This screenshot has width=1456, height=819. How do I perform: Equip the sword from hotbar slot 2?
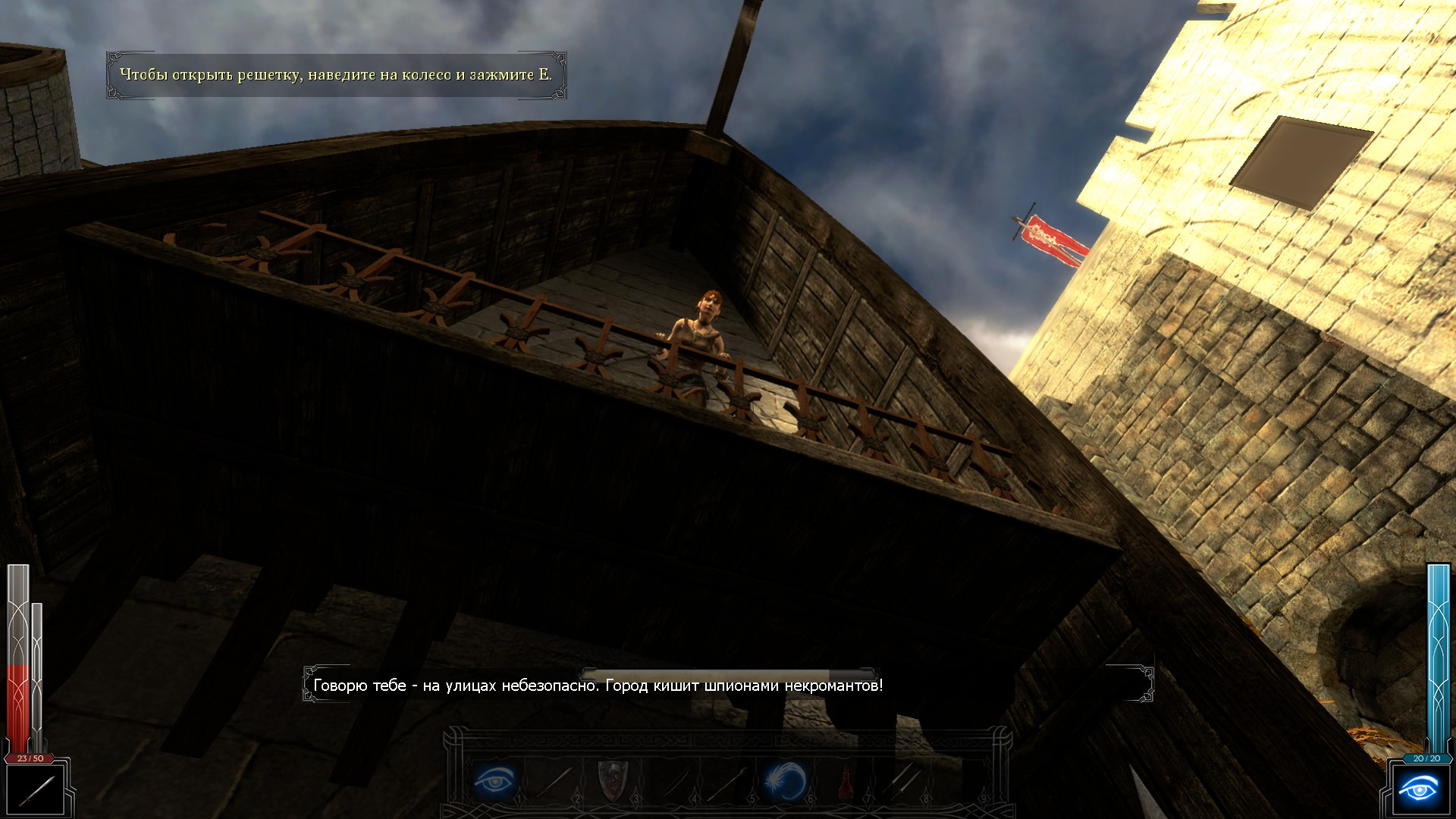(556, 781)
